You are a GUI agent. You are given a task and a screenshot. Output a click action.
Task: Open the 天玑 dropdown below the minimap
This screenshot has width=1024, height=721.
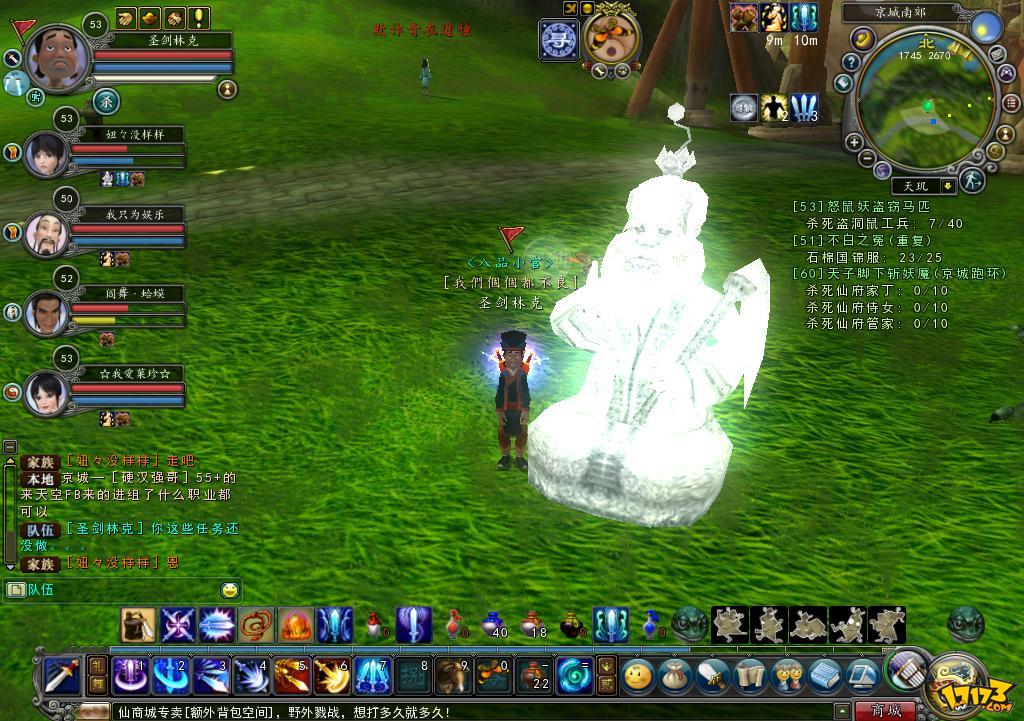point(946,186)
